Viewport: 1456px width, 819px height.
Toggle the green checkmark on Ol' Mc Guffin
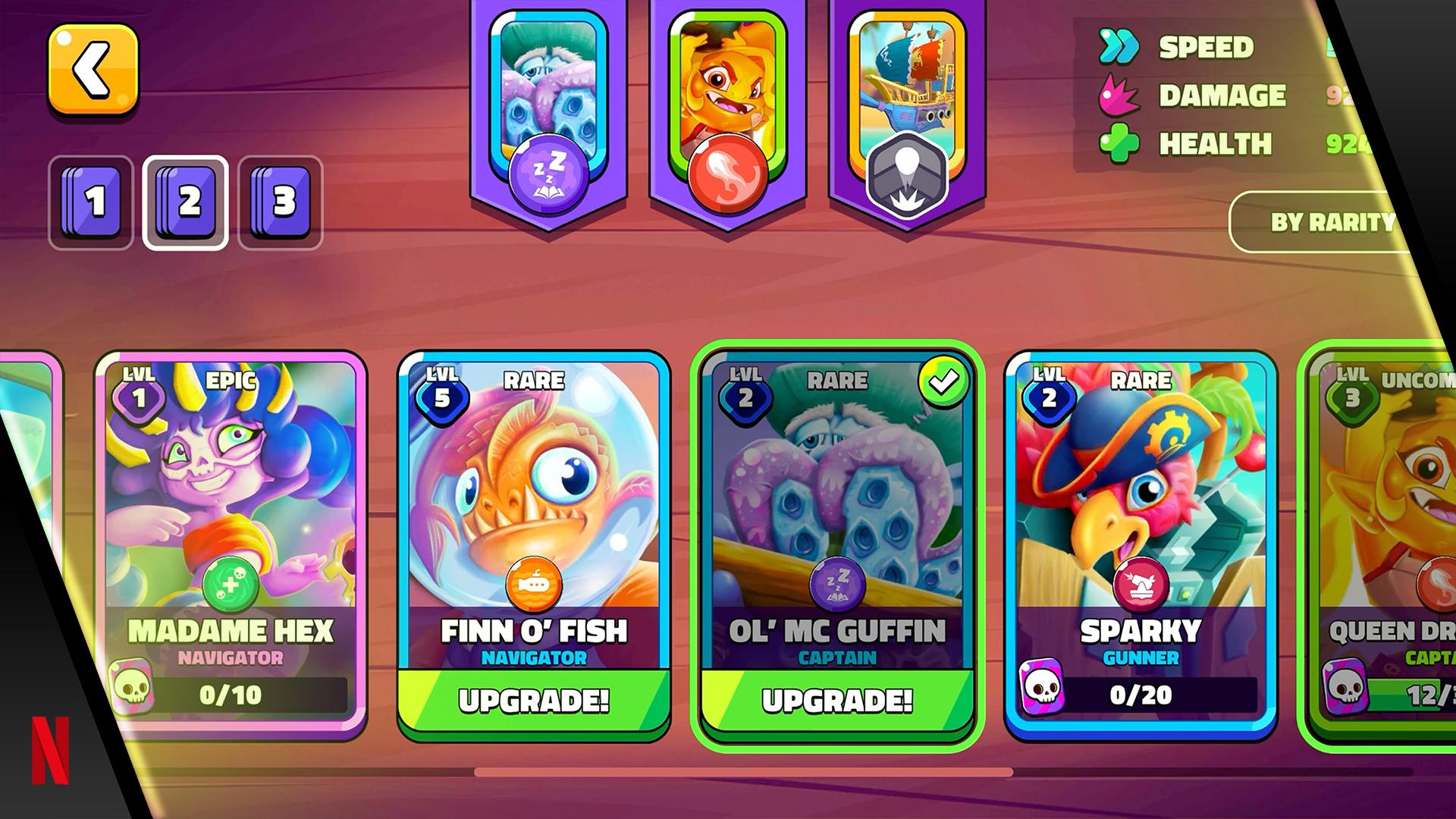pos(943,382)
